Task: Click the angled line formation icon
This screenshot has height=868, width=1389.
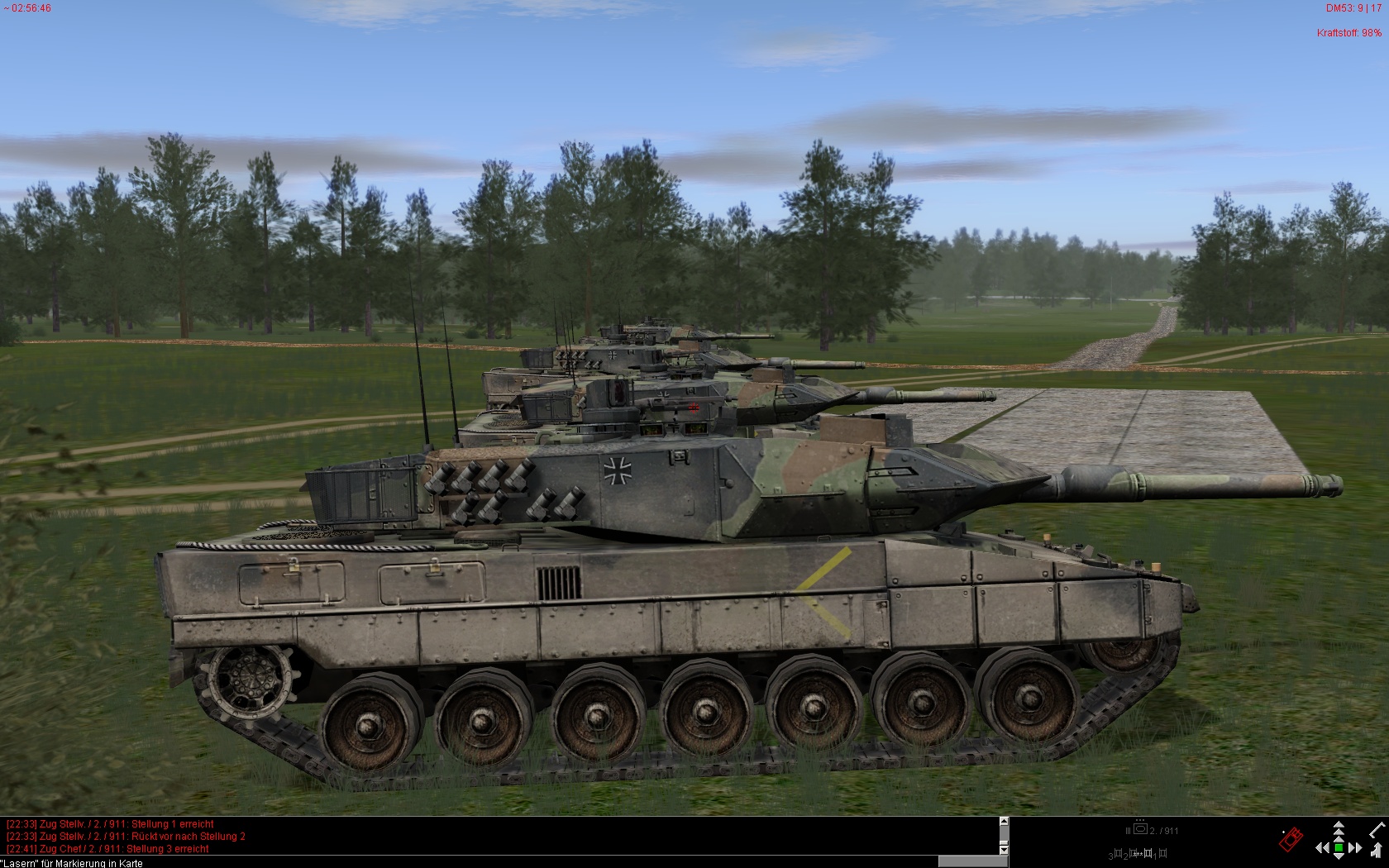Action: (x=1378, y=830)
